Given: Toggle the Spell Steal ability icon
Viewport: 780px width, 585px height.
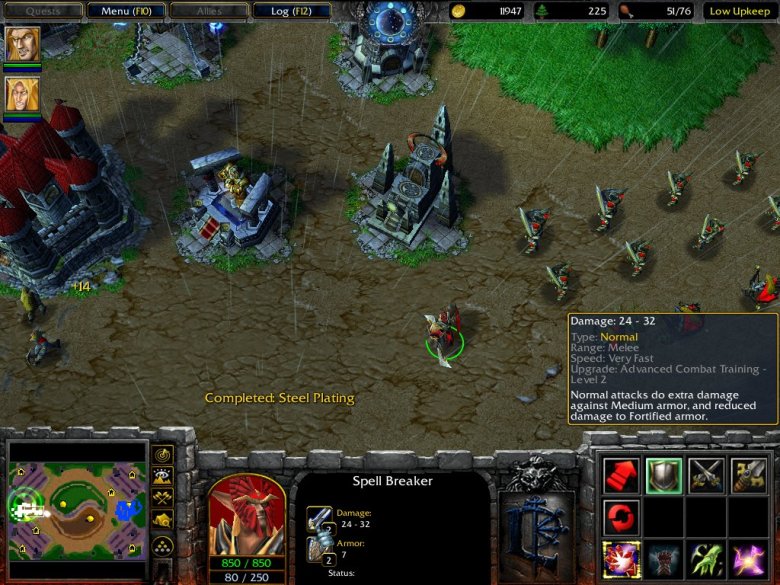Looking at the screenshot, I should (x=621, y=559).
